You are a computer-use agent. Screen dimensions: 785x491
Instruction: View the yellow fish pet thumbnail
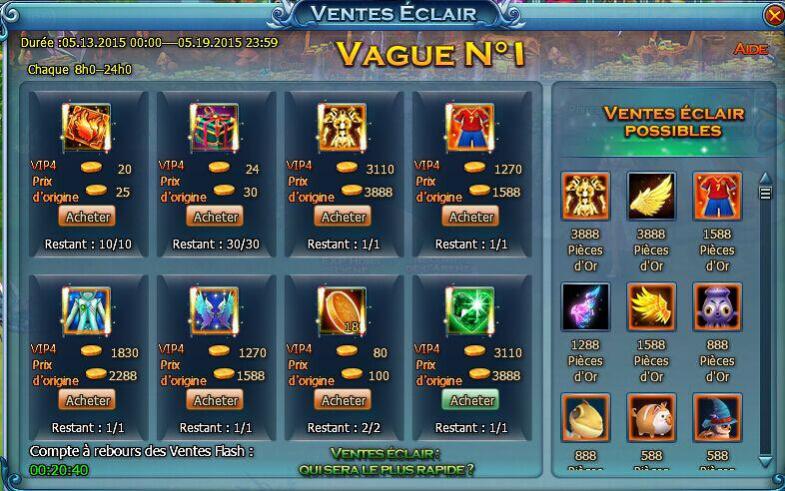coord(585,417)
